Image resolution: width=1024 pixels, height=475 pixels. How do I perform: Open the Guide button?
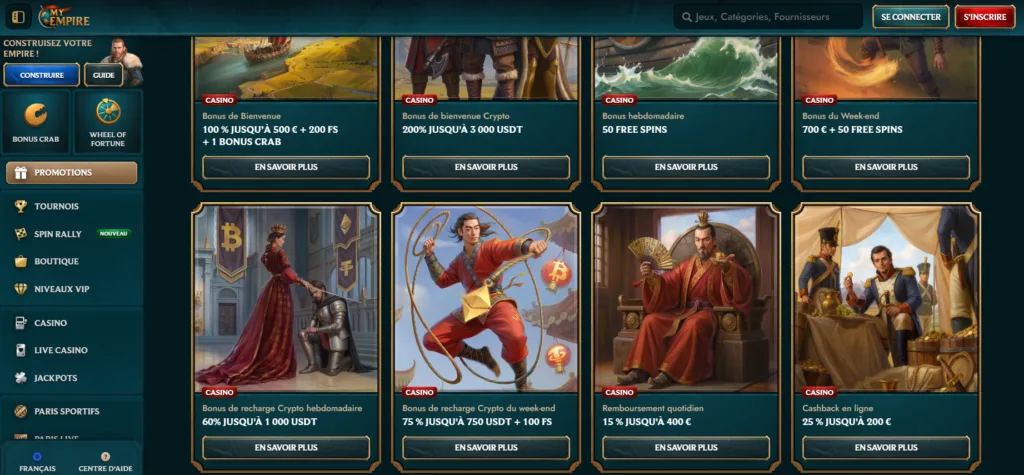point(104,75)
